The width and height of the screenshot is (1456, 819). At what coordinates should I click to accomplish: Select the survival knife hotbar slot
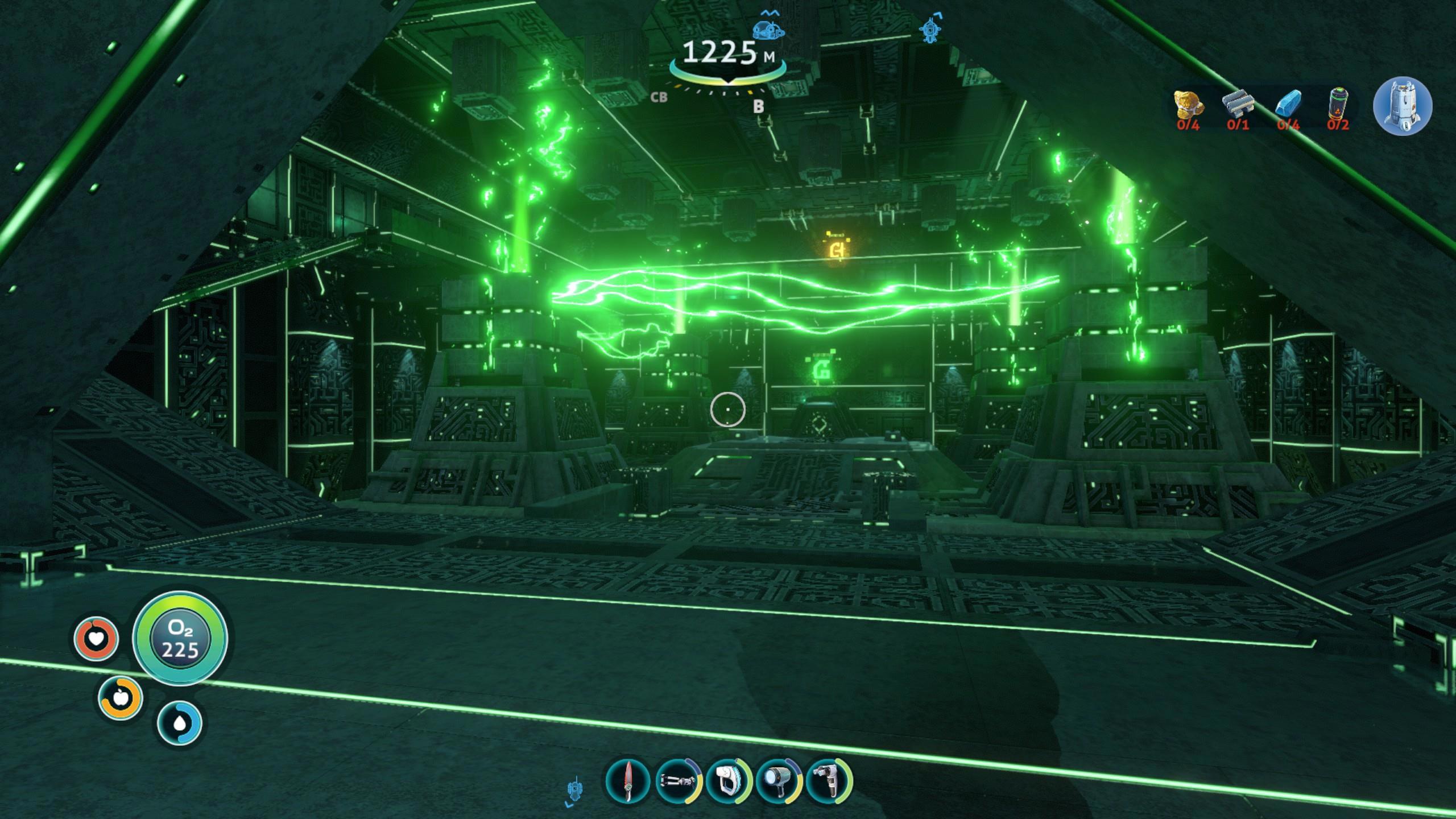[628, 781]
